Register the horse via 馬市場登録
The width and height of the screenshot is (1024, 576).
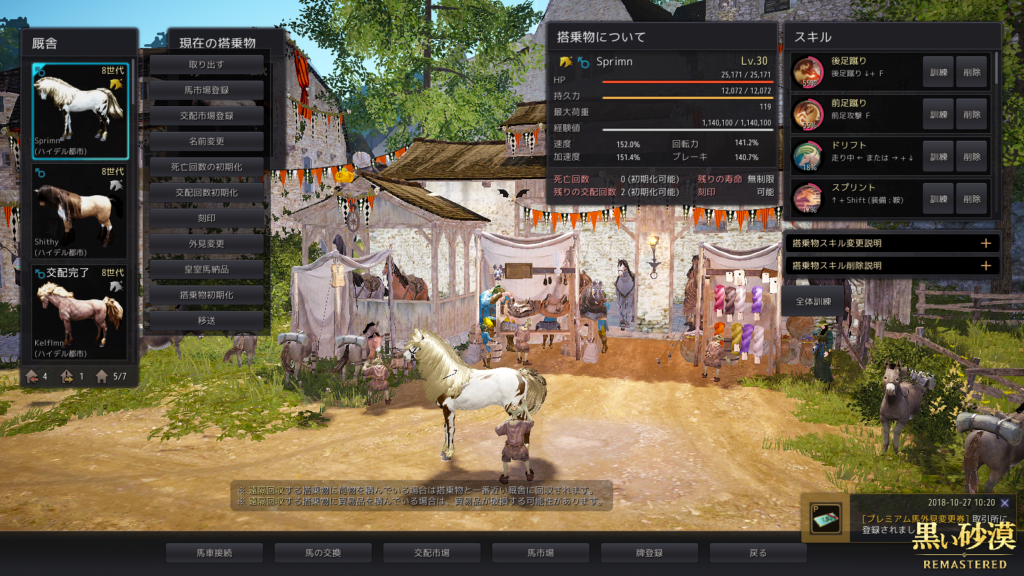click(207, 90)
